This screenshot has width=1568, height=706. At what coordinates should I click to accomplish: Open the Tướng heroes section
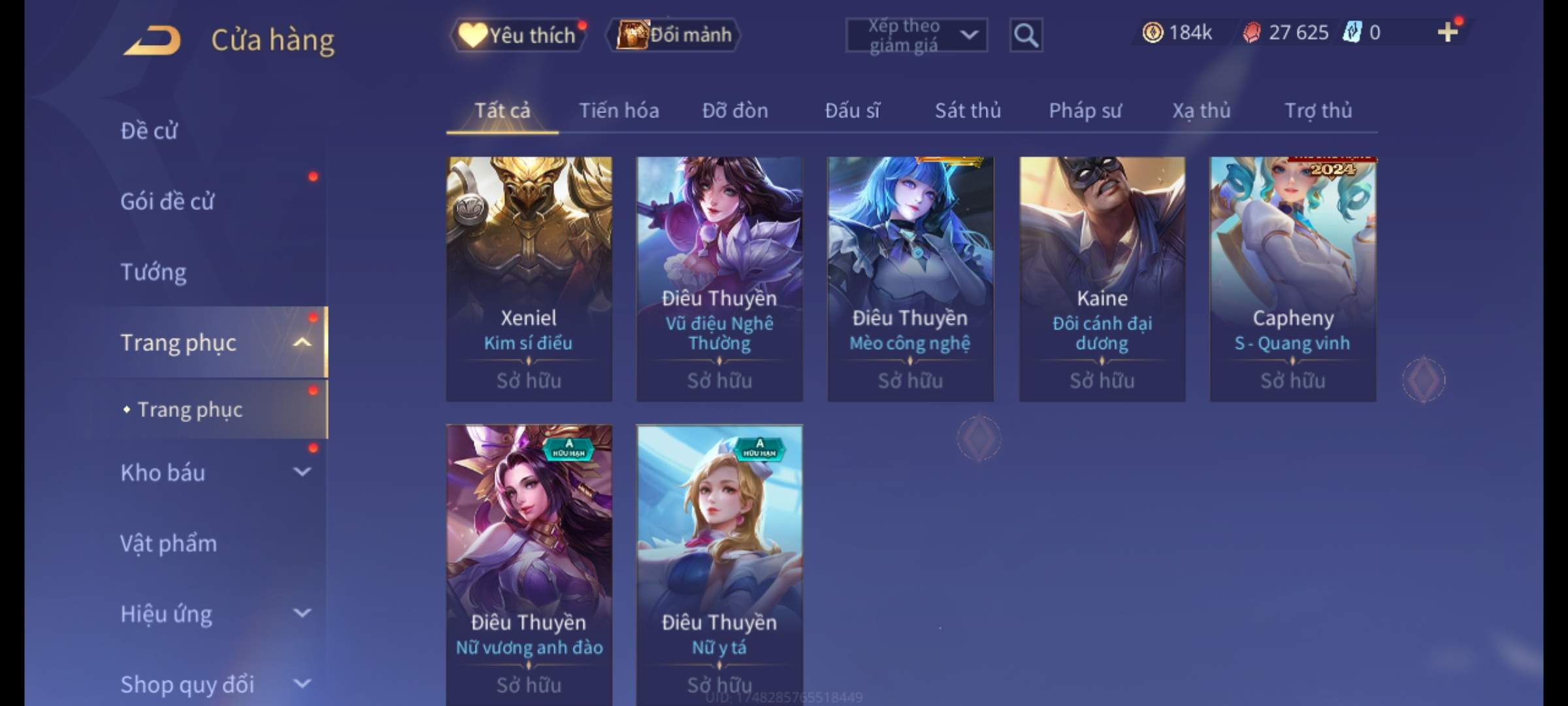tap(154, 272)
